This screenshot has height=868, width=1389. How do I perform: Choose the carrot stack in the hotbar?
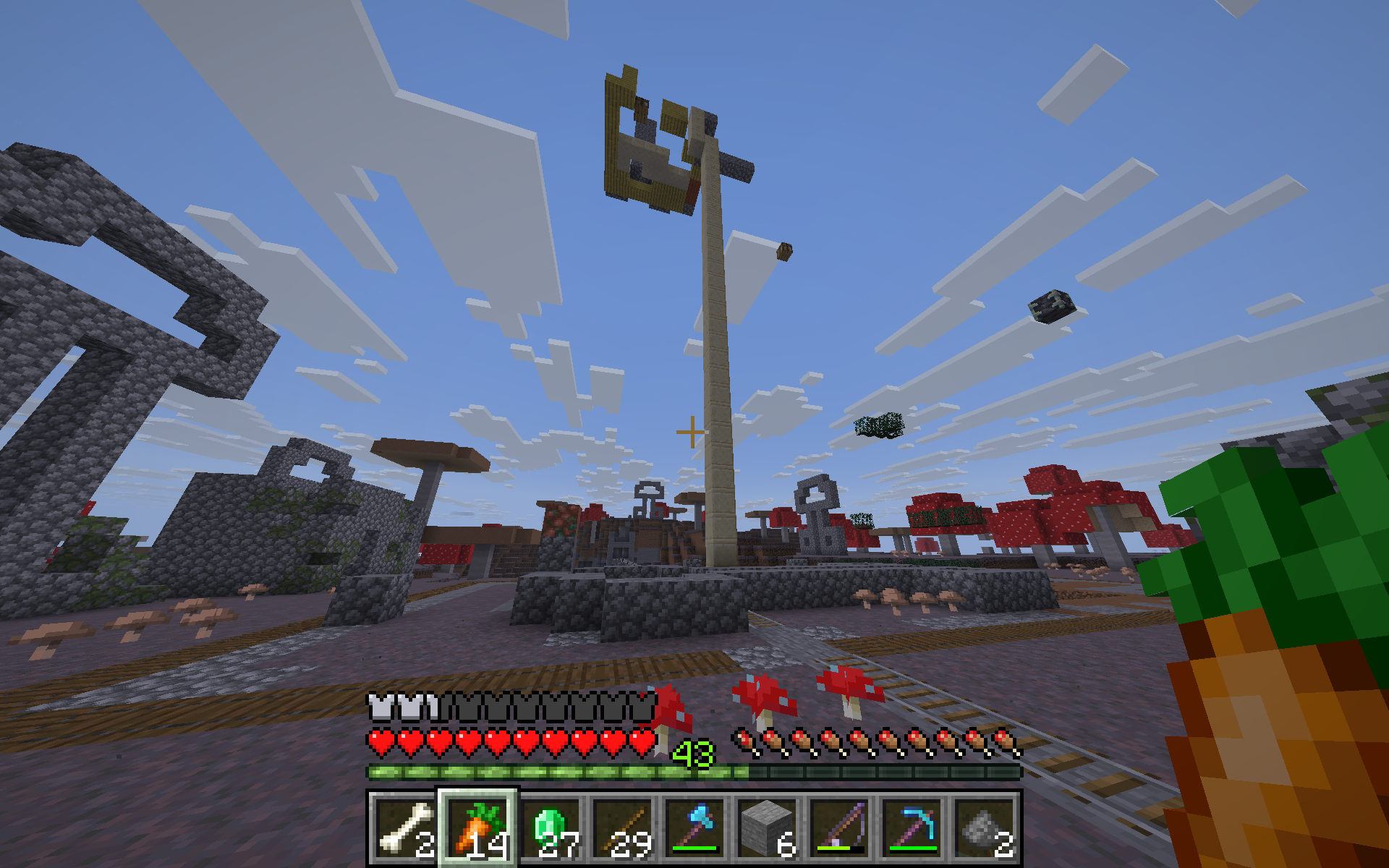pyautogui.click(x=477, y=828)
